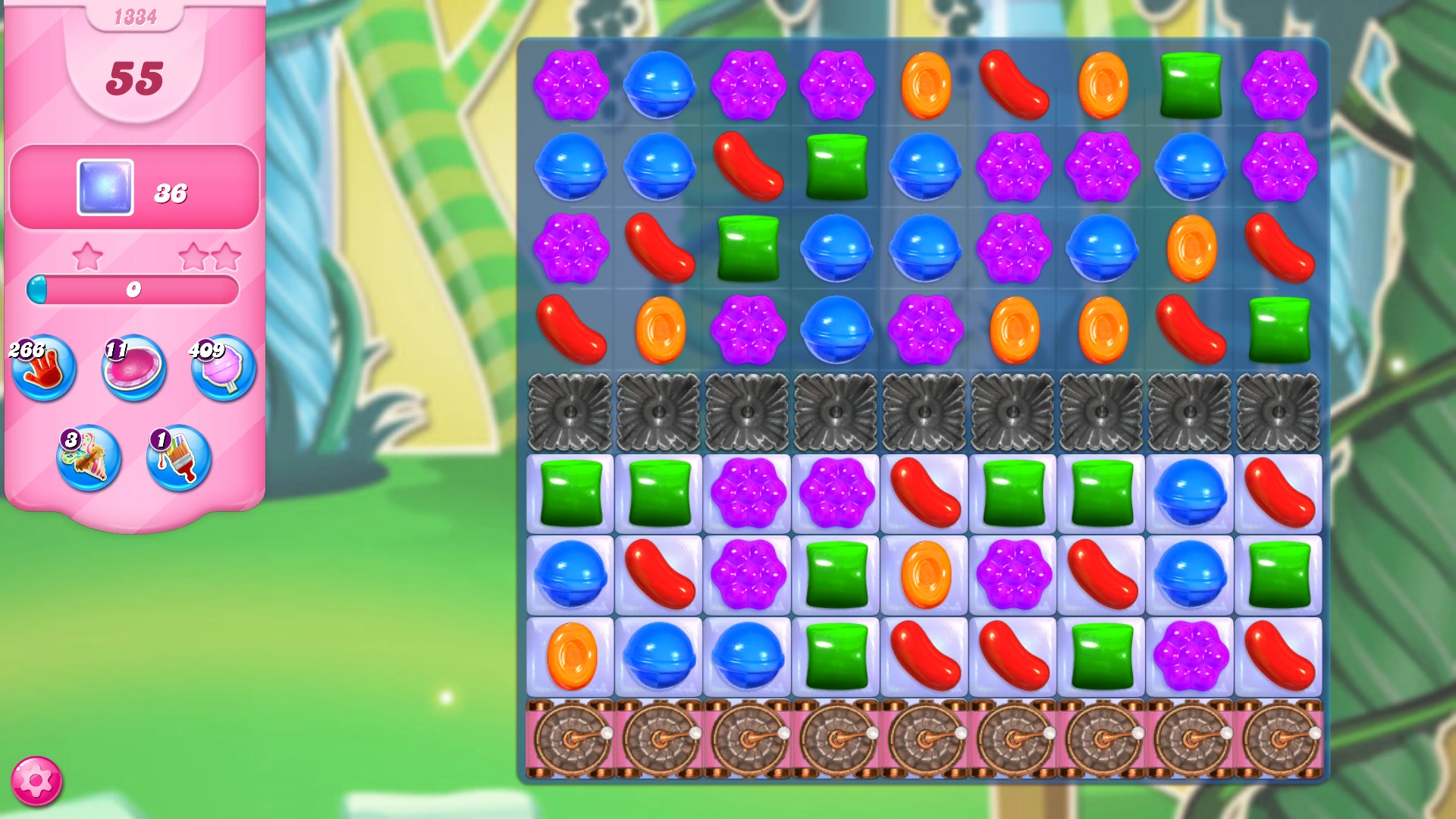The height and width of the screenshot is (819, 1456).
Task: Click the blue lollipop candy in the second row
Action: tap(573, 168)
